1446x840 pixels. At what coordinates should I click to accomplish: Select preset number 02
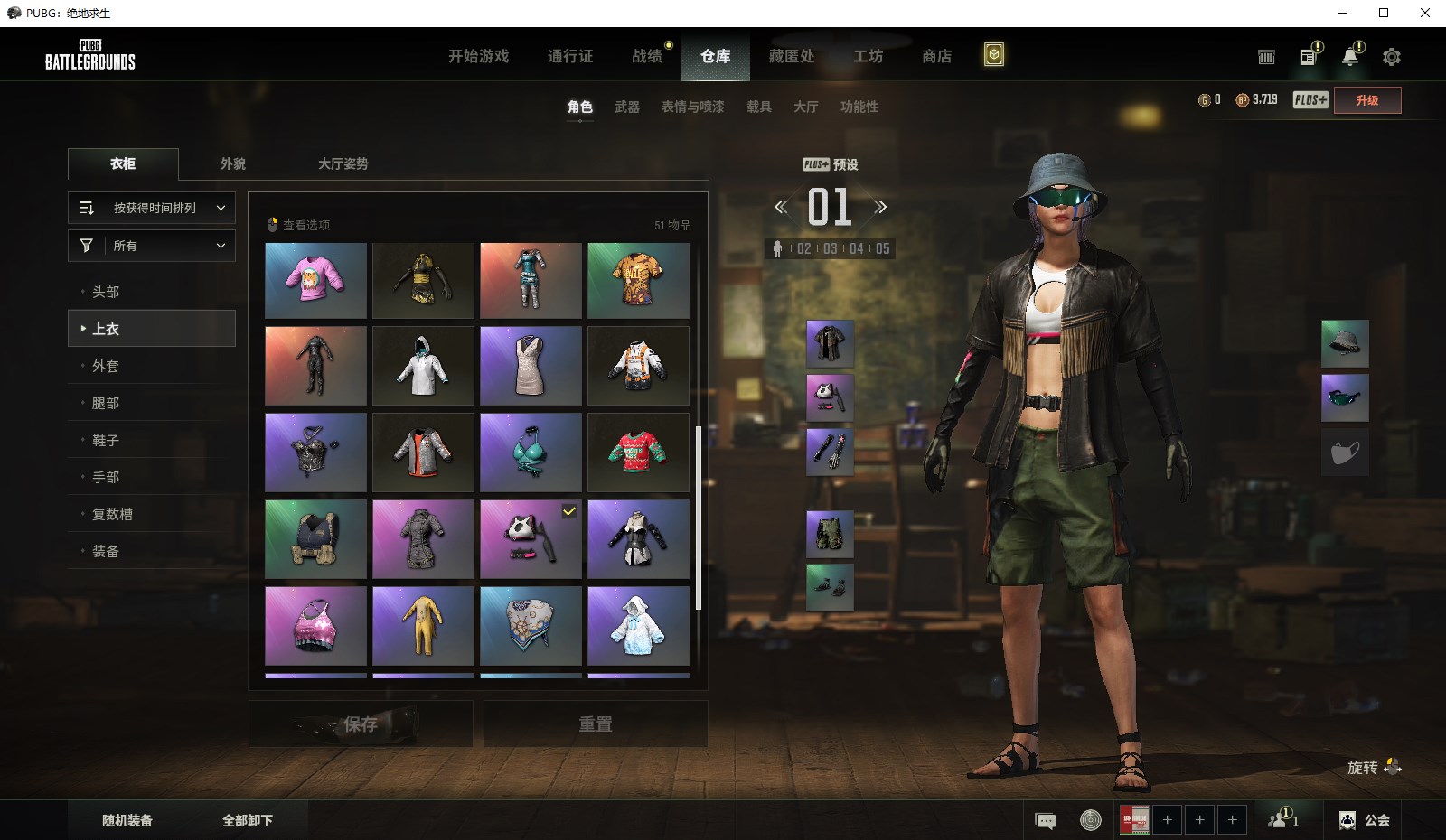point(803,250)
